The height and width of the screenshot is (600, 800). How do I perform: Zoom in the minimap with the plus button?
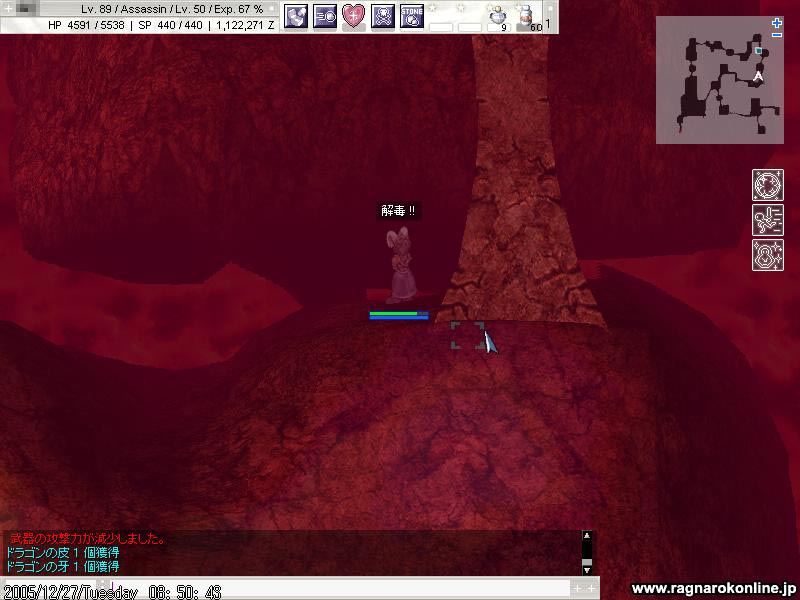point(777,22)
